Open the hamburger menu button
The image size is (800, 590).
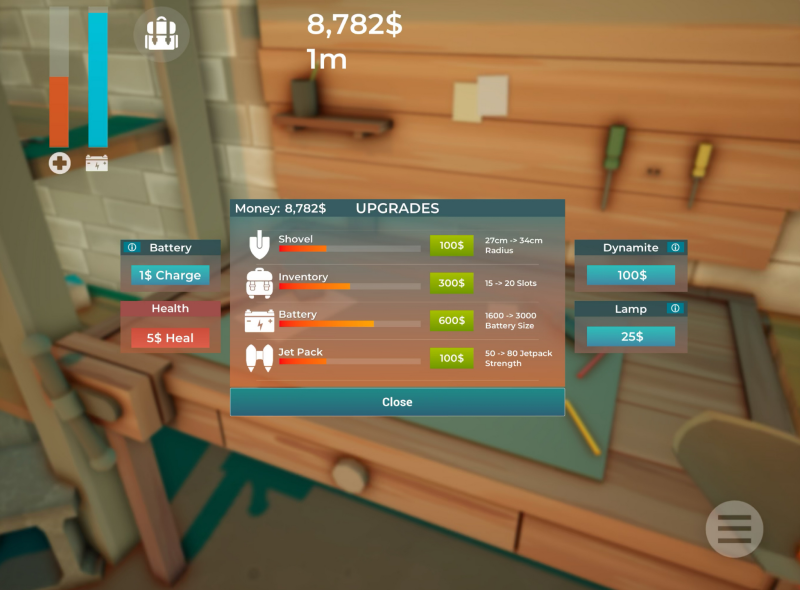tap(734, 528)
